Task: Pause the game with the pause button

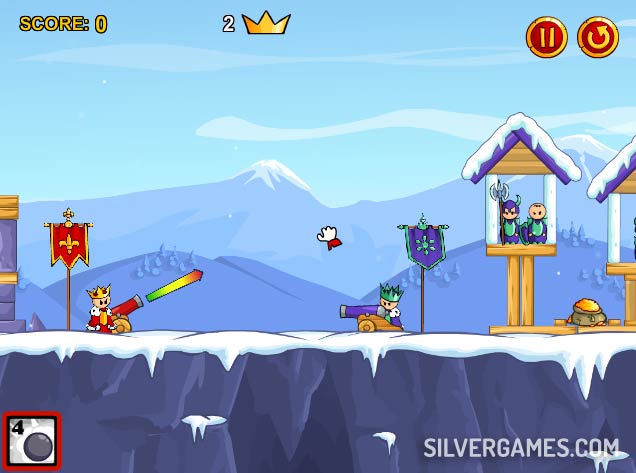Action: click(x=546, y=37)
